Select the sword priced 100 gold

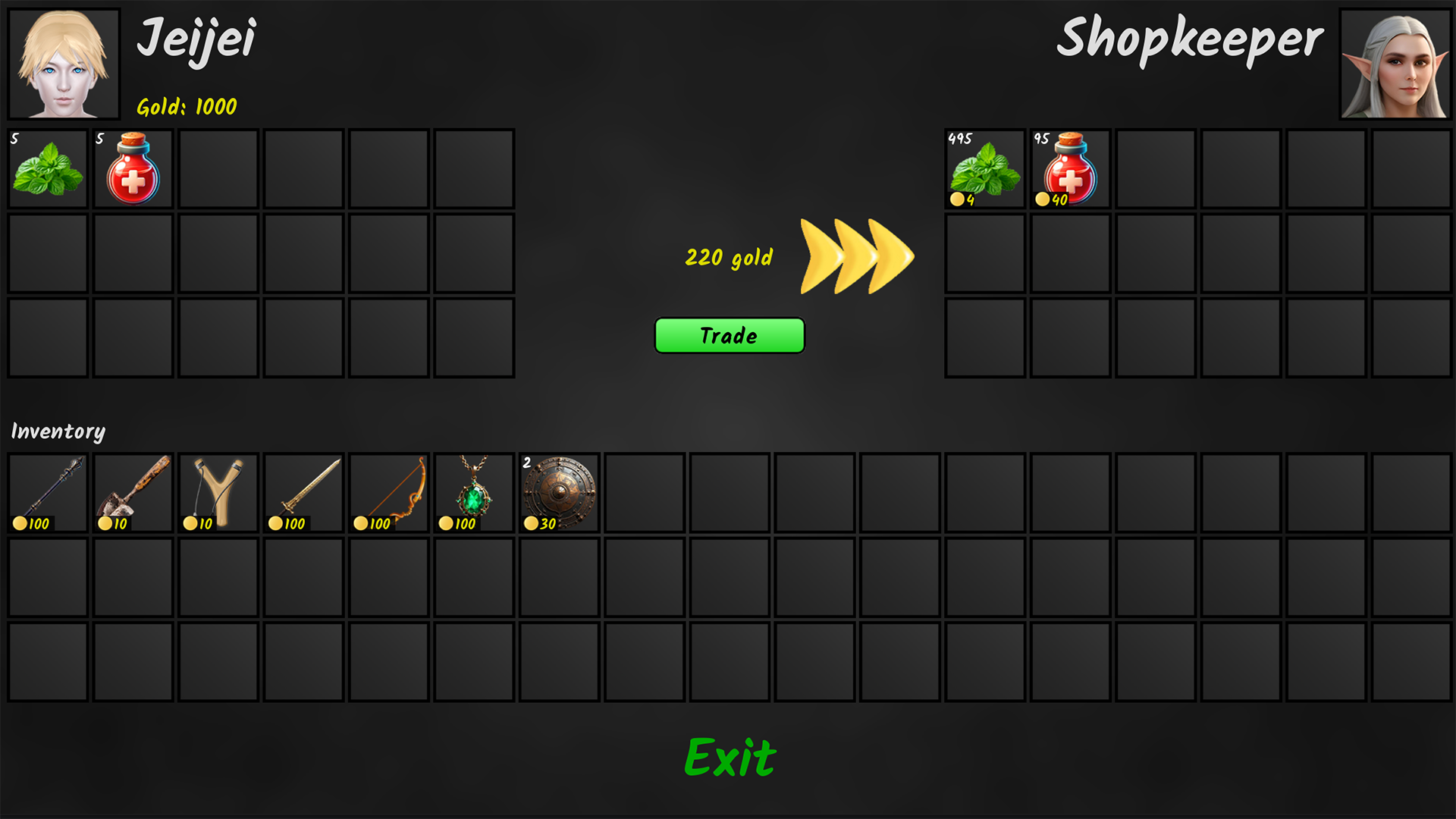(x=303, y=492)
